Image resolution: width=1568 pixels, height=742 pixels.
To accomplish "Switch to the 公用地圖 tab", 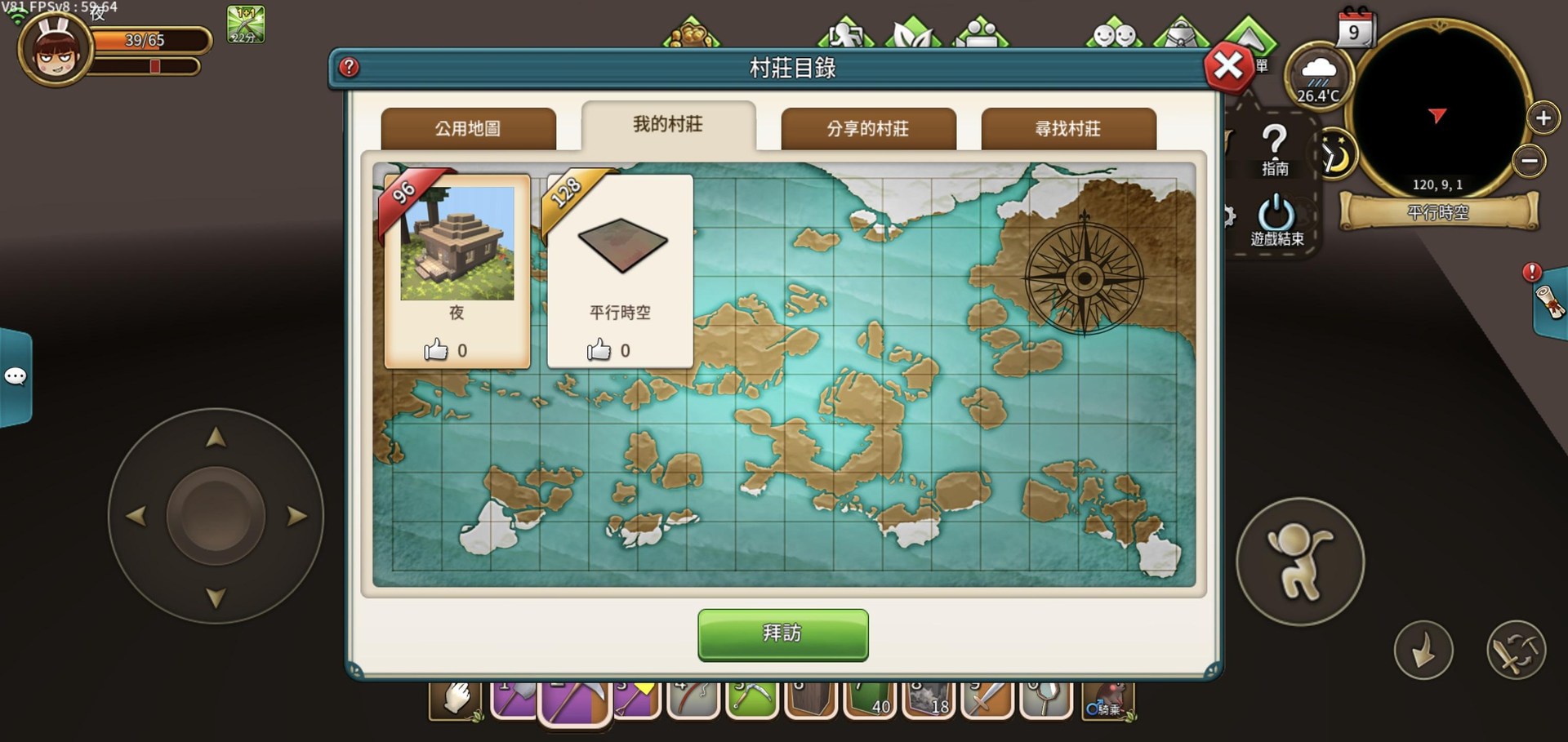I will (468, 128).
